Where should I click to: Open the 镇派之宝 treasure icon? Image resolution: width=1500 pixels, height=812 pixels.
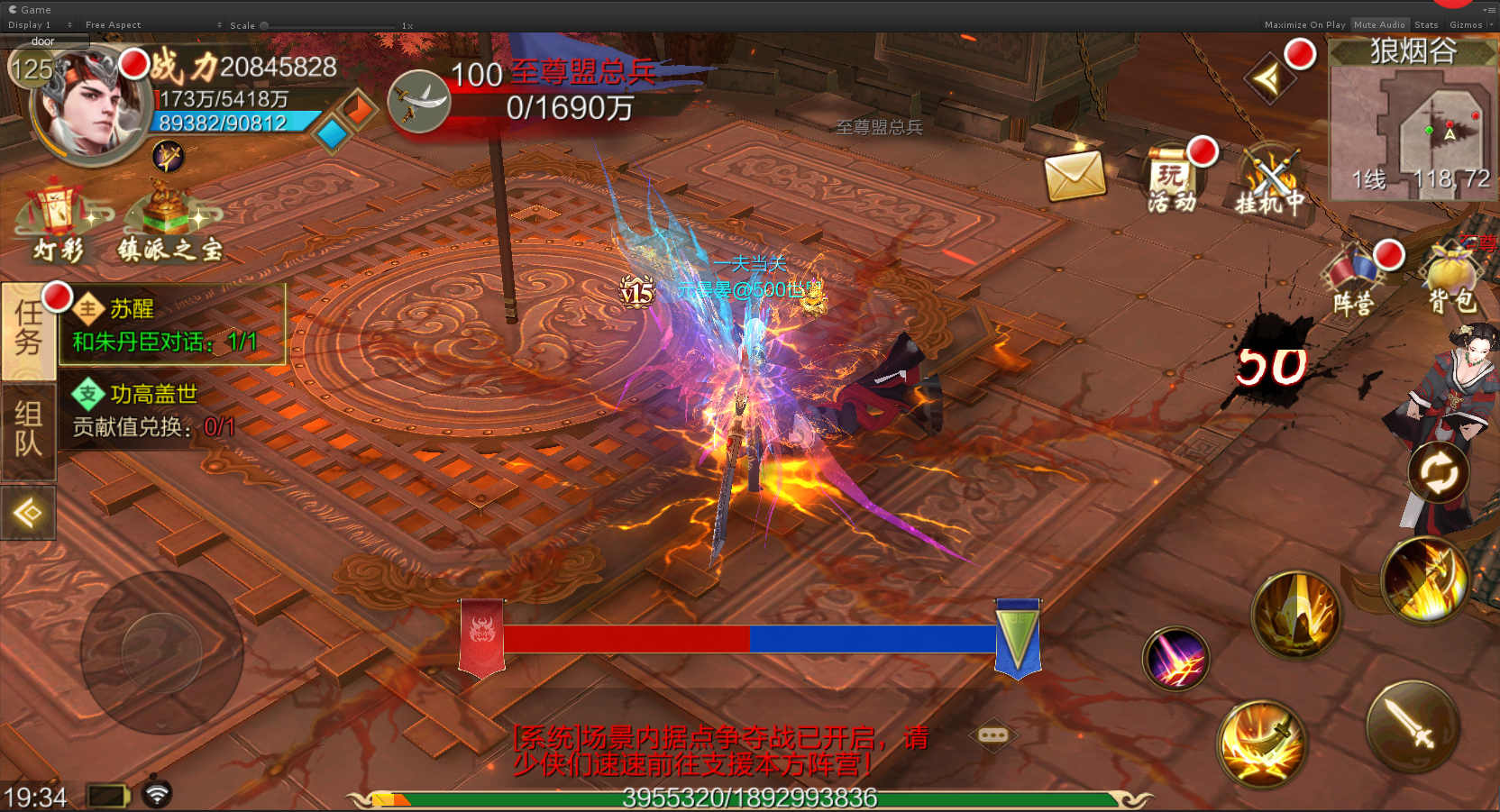coord(169,223)
